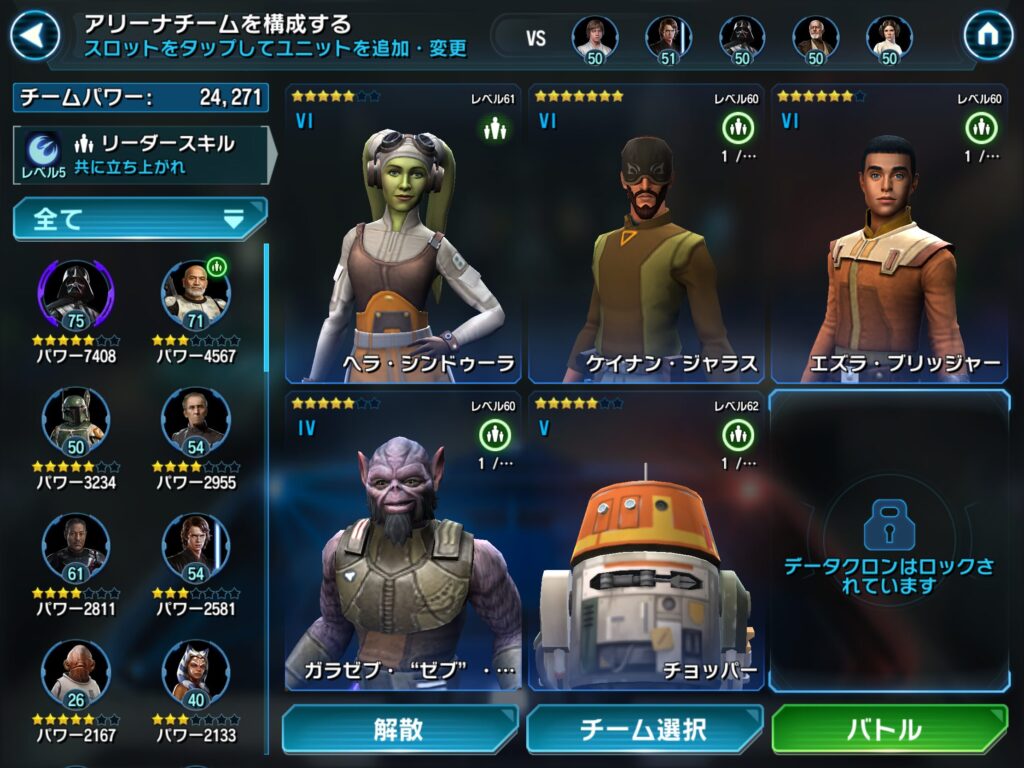This screenshot has width=1024, height=768.
Task: View the リーダースキル leader skill panel
Action: click(140, 154)
